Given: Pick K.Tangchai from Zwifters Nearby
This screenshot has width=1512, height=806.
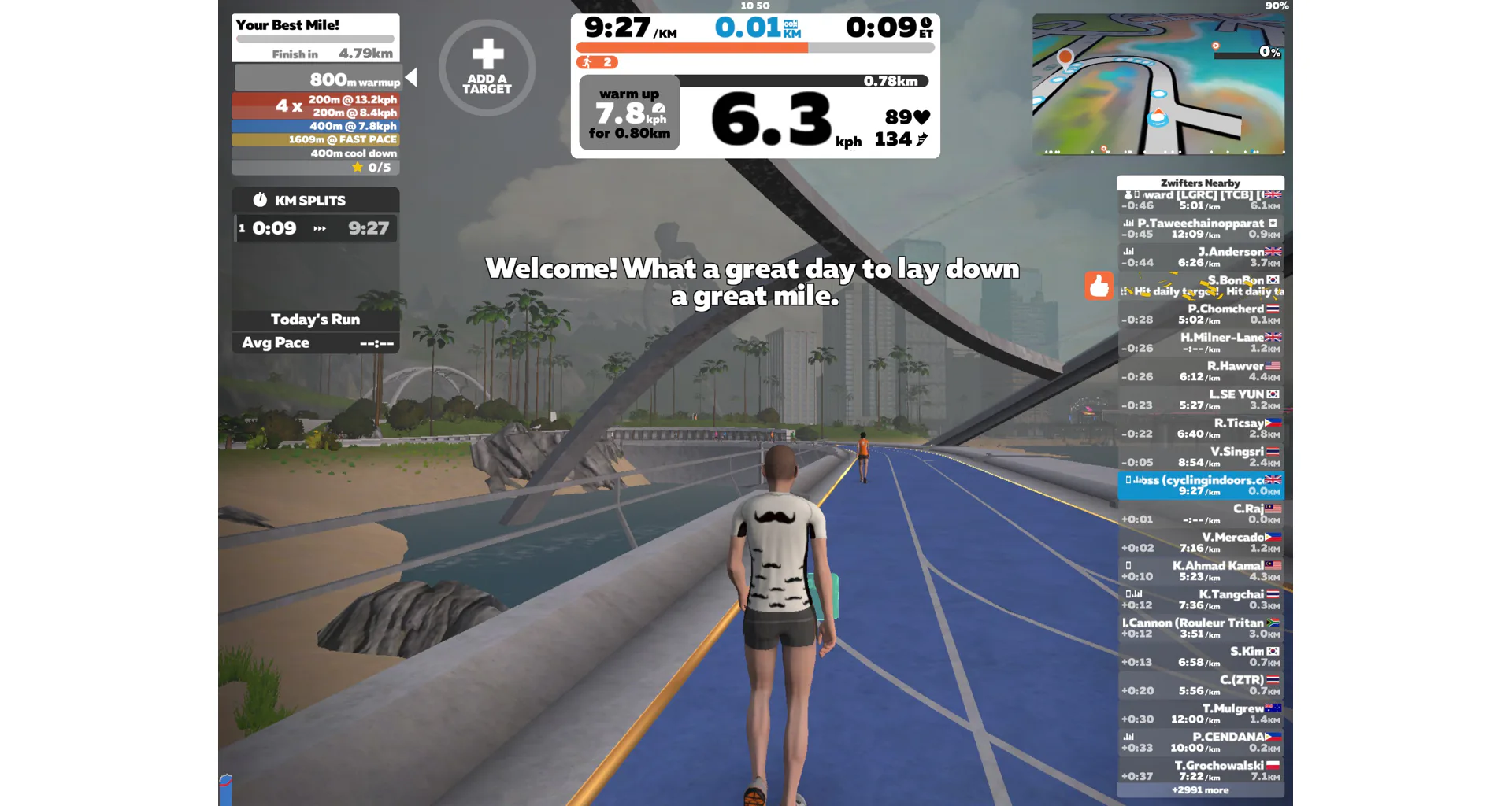Looking at the screenshot, I should 1200,599.
